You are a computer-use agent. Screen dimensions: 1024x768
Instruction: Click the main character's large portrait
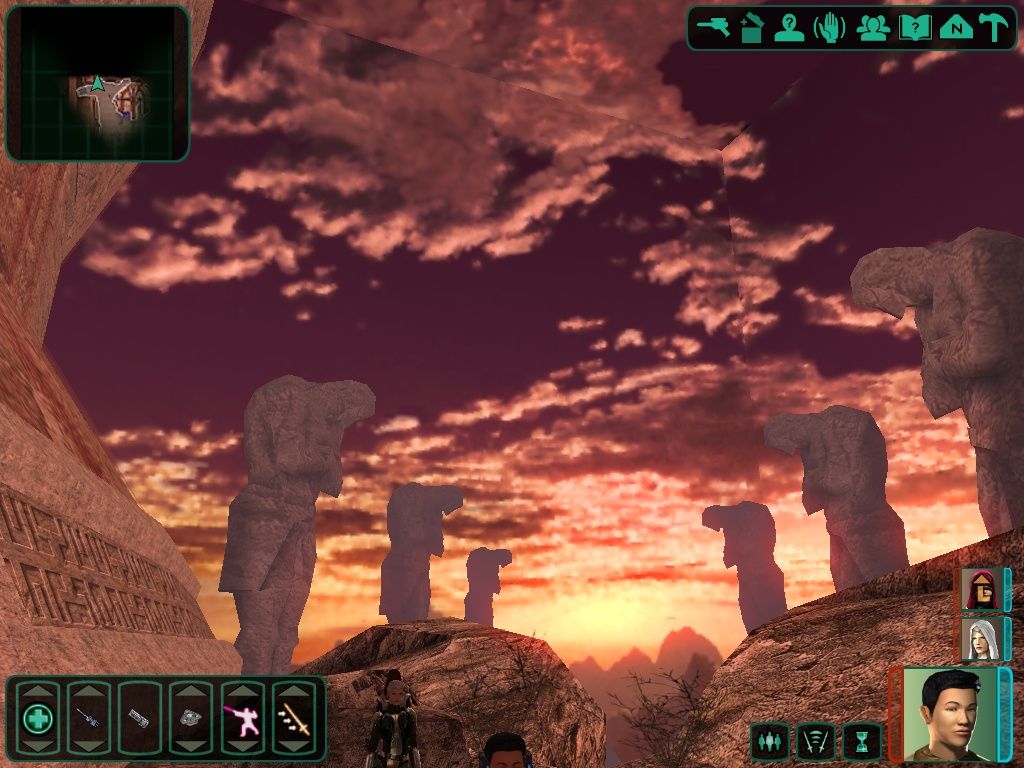pos(949,713)
